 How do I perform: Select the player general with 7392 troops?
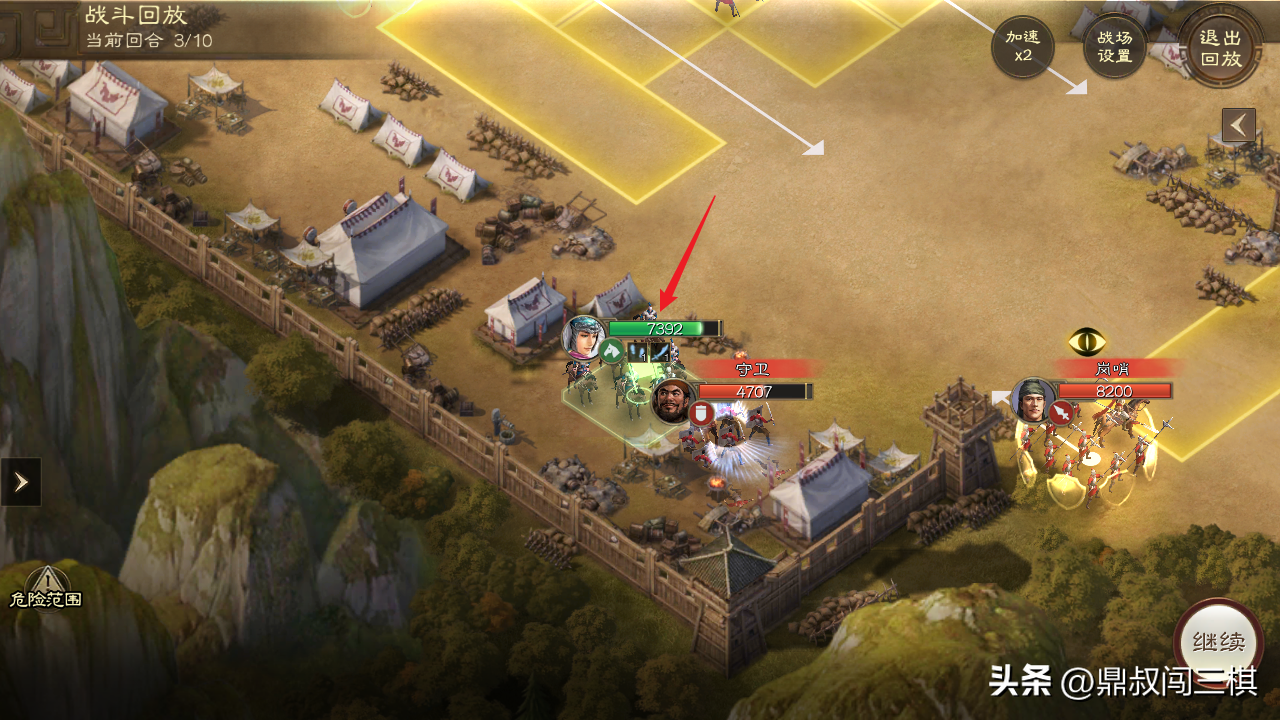pyautogui.click(x=583, y=337)
